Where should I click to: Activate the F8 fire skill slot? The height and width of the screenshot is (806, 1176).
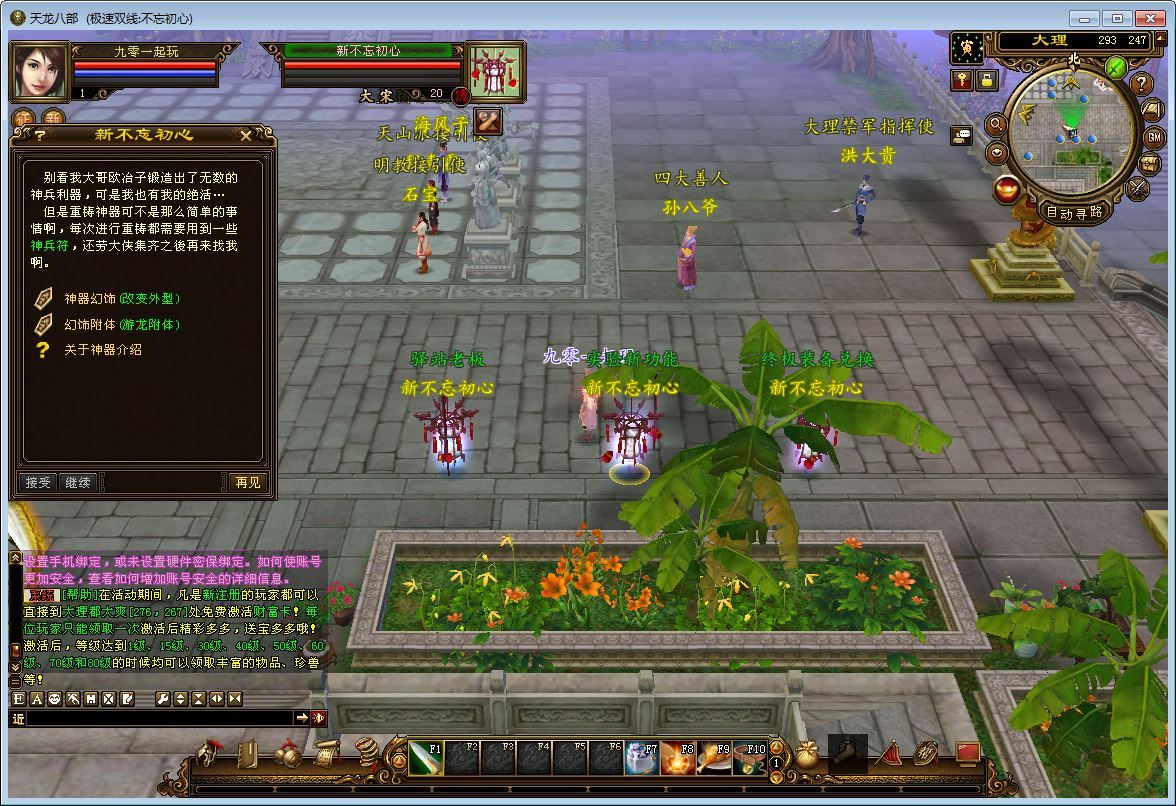tap(678, 759)
